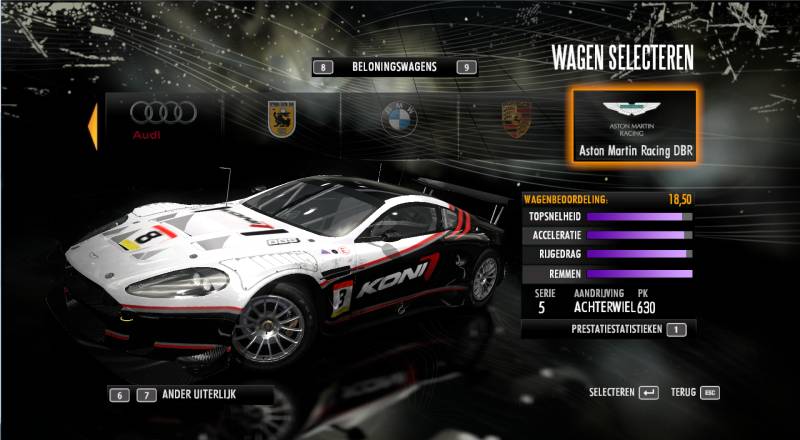Choose the BMW brand tile
800x440 pixels.
397,119
